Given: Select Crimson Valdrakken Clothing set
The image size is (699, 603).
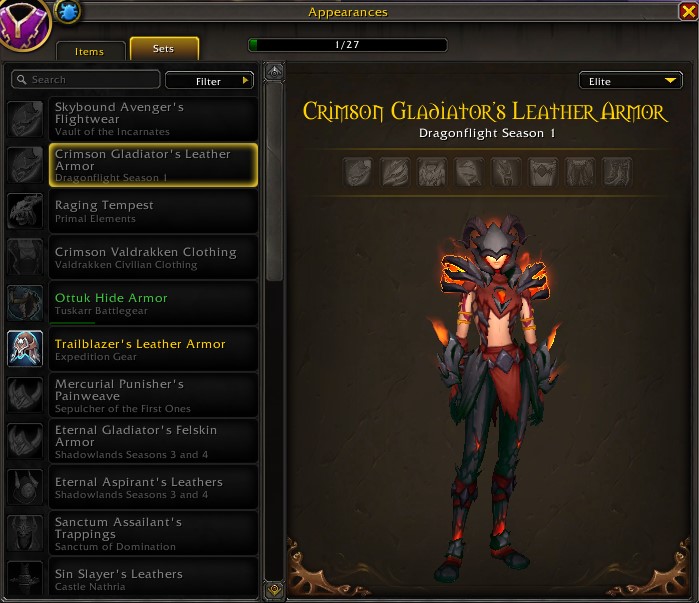Looking at the screenshot, I should click(x=152, y=257).
